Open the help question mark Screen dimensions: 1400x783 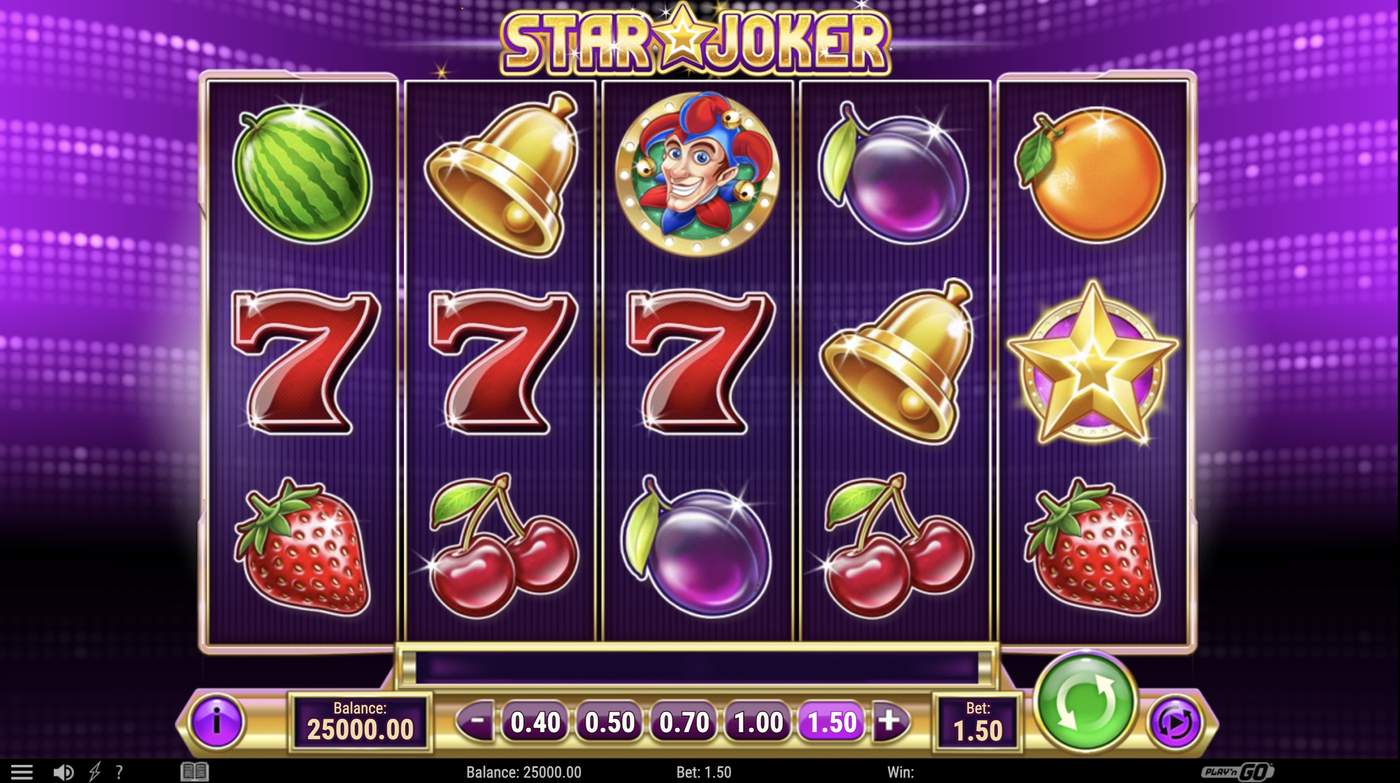pos(120,770)
